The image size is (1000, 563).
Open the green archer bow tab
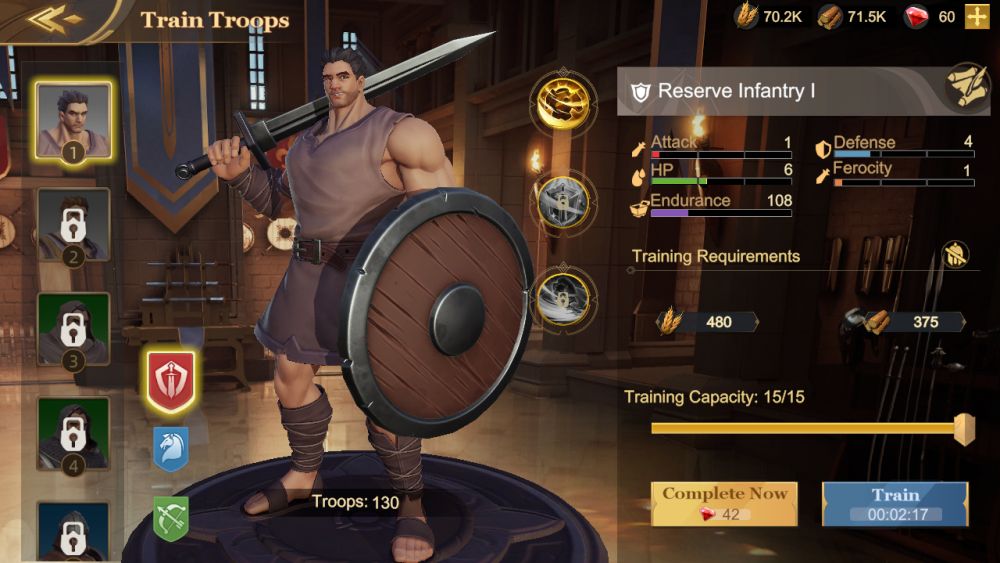pyautogui.click(x=171, y=518)
